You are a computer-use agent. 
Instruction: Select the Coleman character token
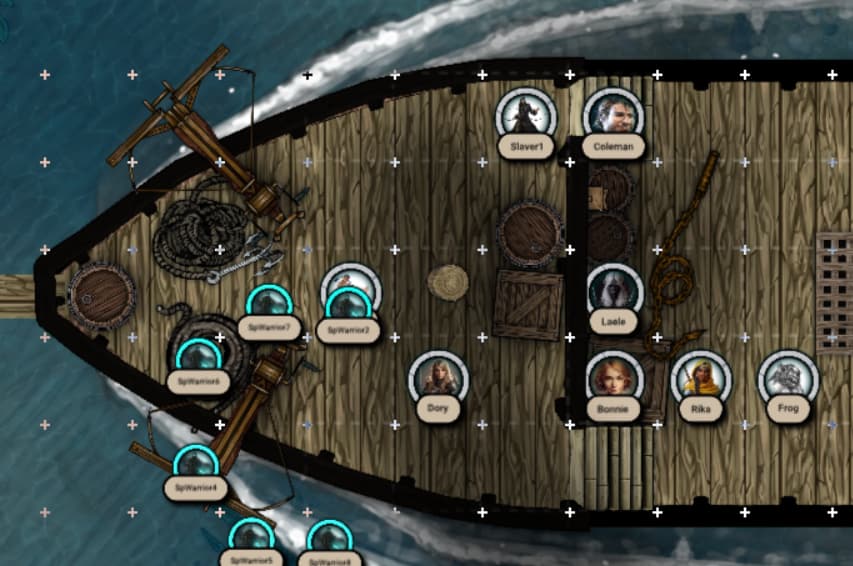pyautogui.click(x=612, y=116)
